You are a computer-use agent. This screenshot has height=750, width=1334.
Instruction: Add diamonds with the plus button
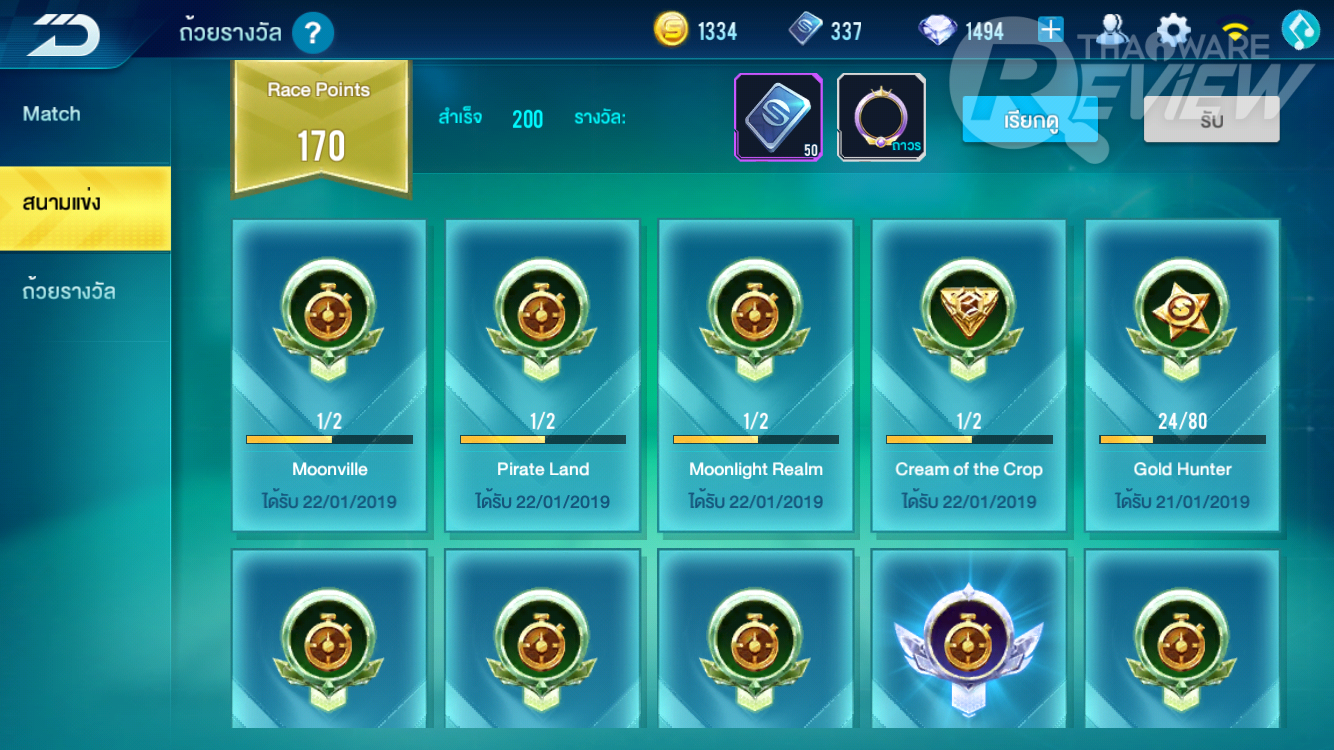[x=1050, y=30]
